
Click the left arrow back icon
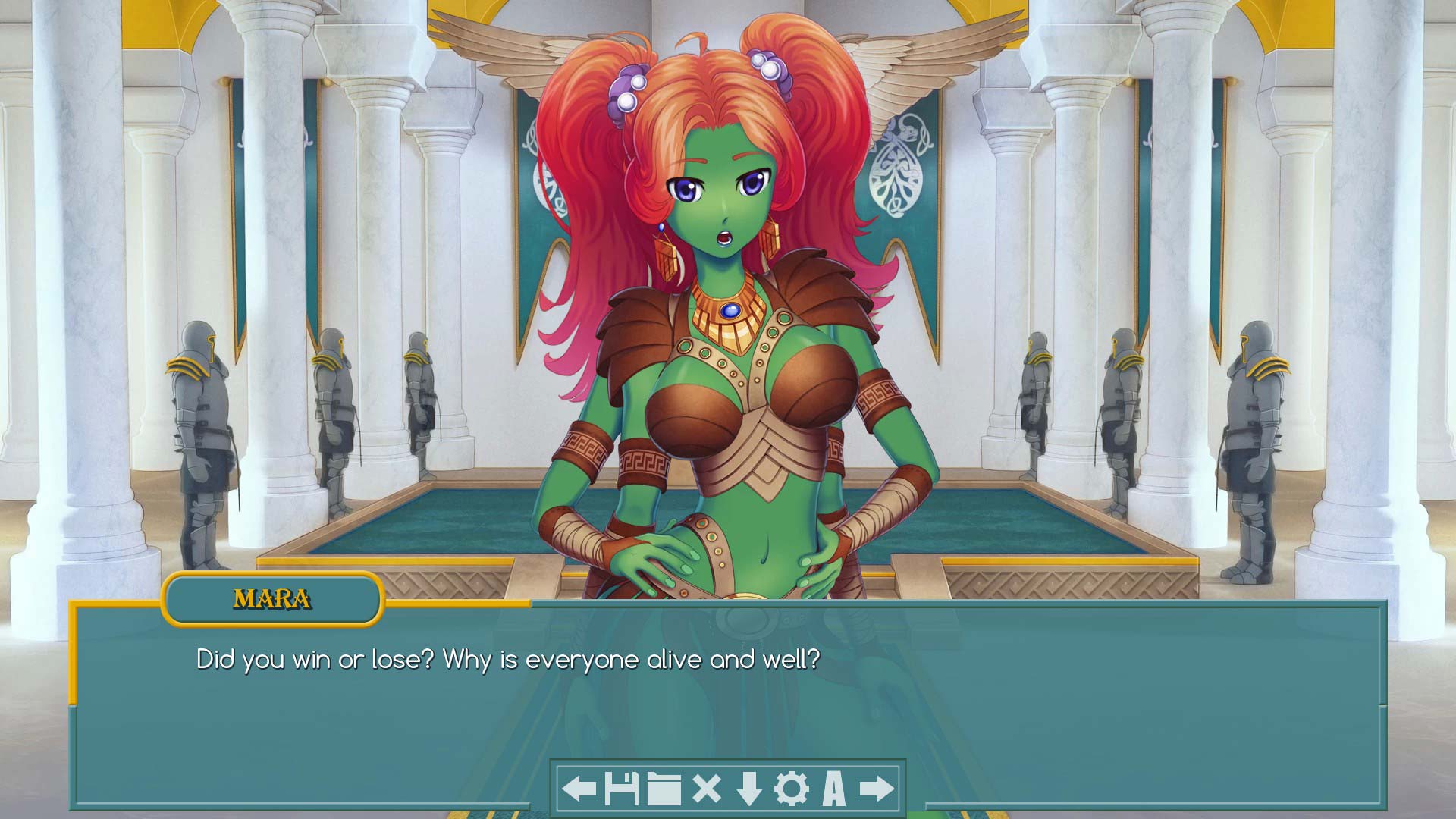pyautogui.click(x=579, y=789)
